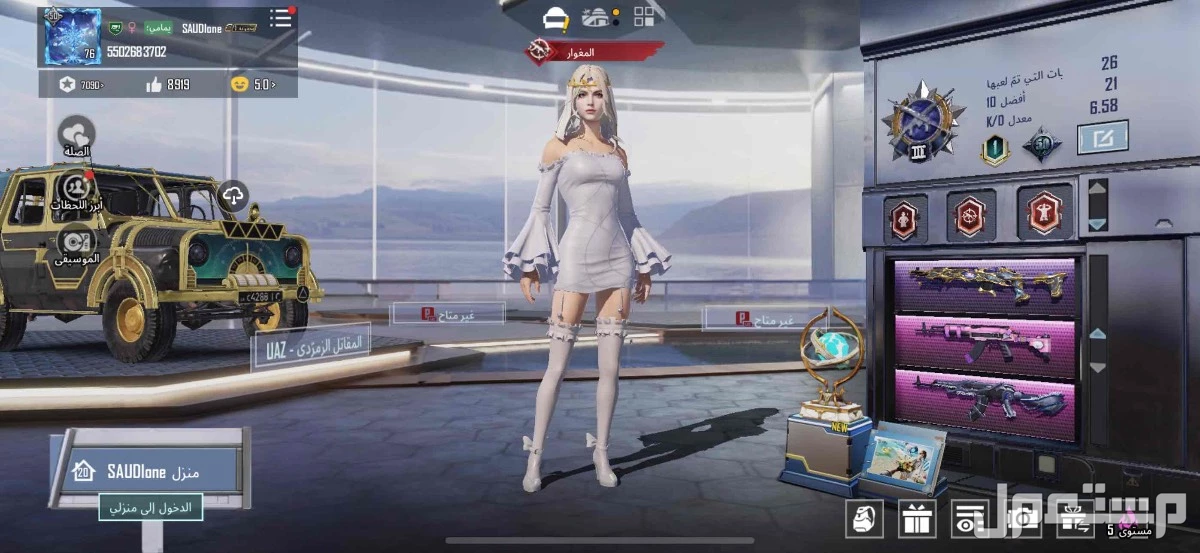This screenshot has height=553, width=1200.
Task: Choose the pink AKM weapon skin
Action: pos(985,343)
